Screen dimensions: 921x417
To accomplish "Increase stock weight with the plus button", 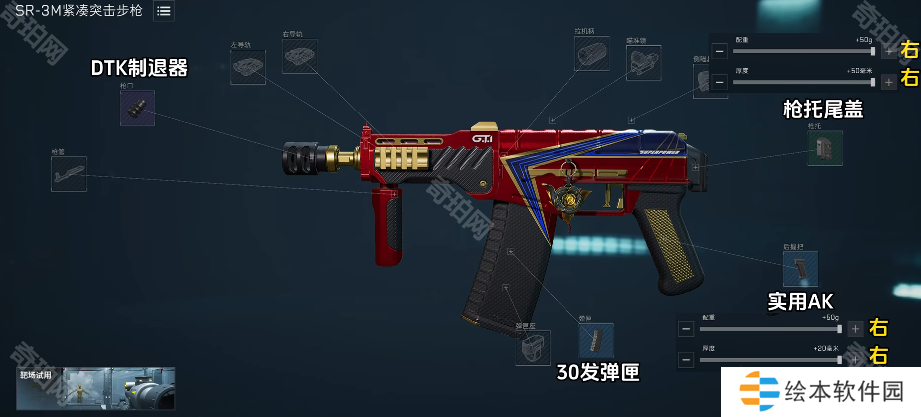I will click(x=888, y=51).
